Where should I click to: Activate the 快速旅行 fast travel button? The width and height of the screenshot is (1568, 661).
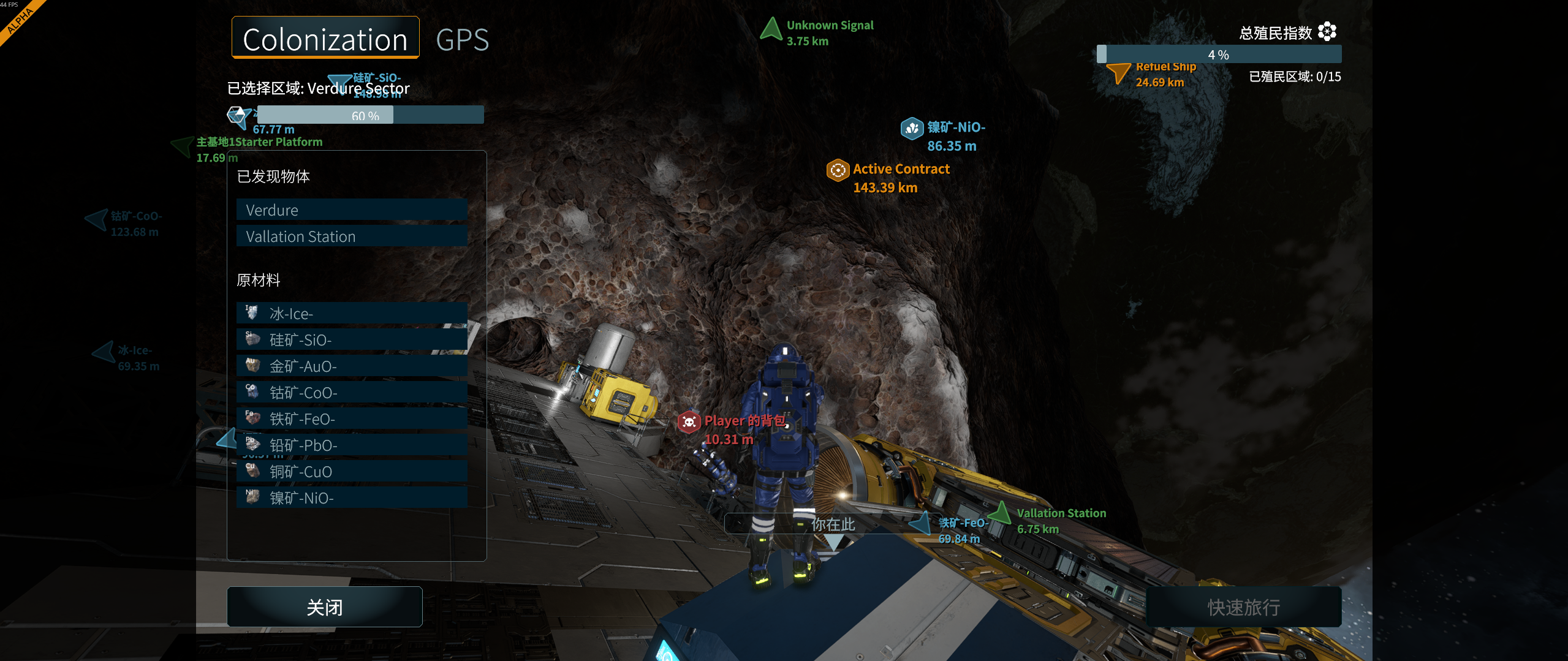pos(1243,607)
